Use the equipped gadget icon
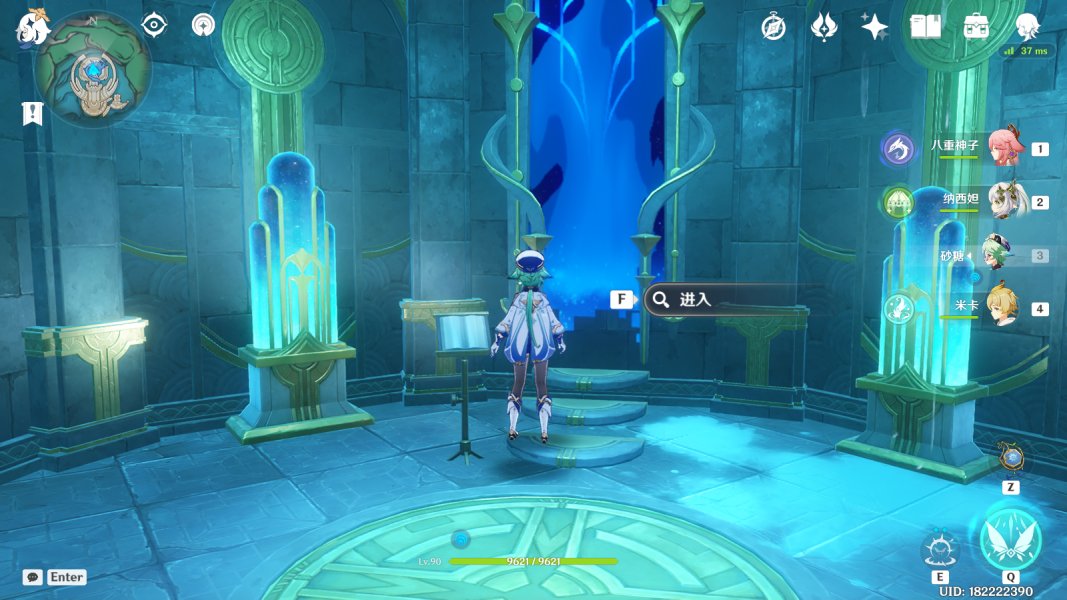Screen dimensions: 1067x600 (x=1012, y=459)
